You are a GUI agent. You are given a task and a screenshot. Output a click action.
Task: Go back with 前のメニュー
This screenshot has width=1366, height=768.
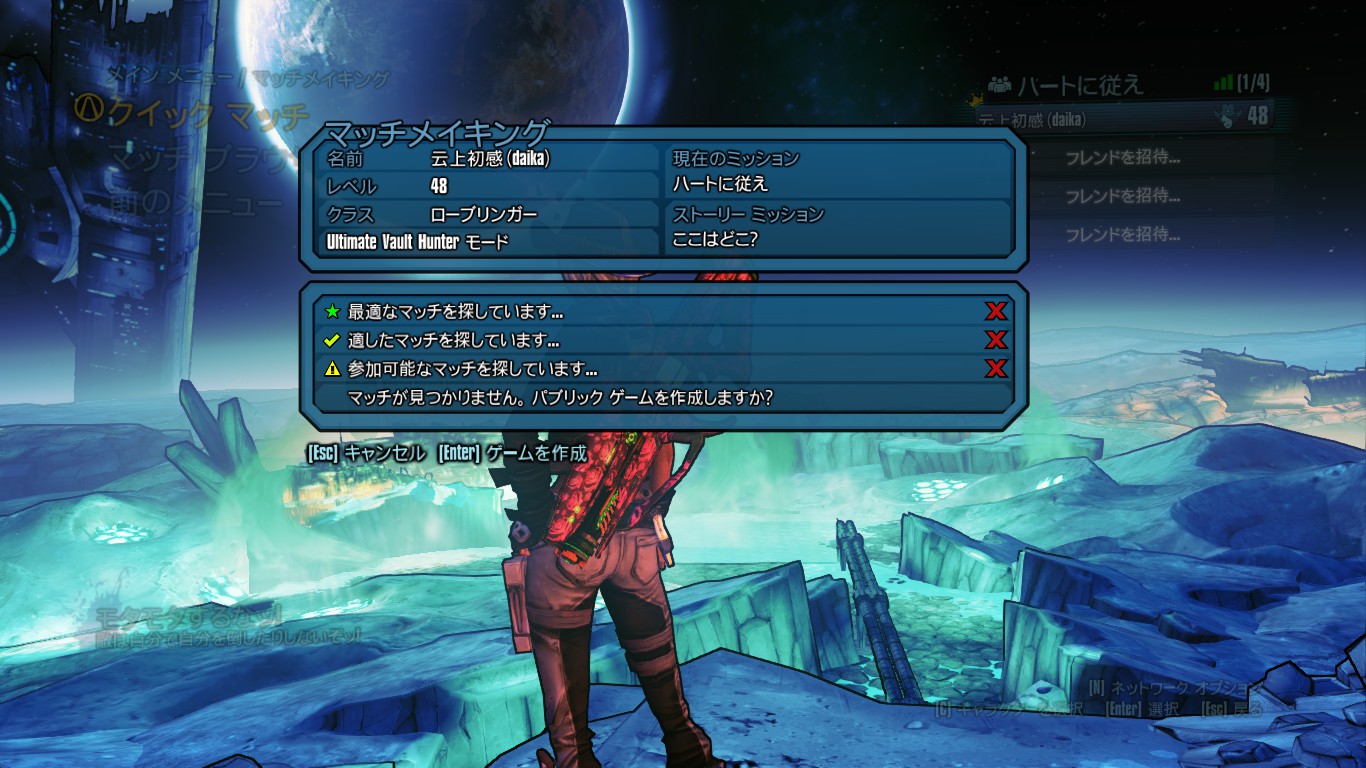click(x=196, y=203)
